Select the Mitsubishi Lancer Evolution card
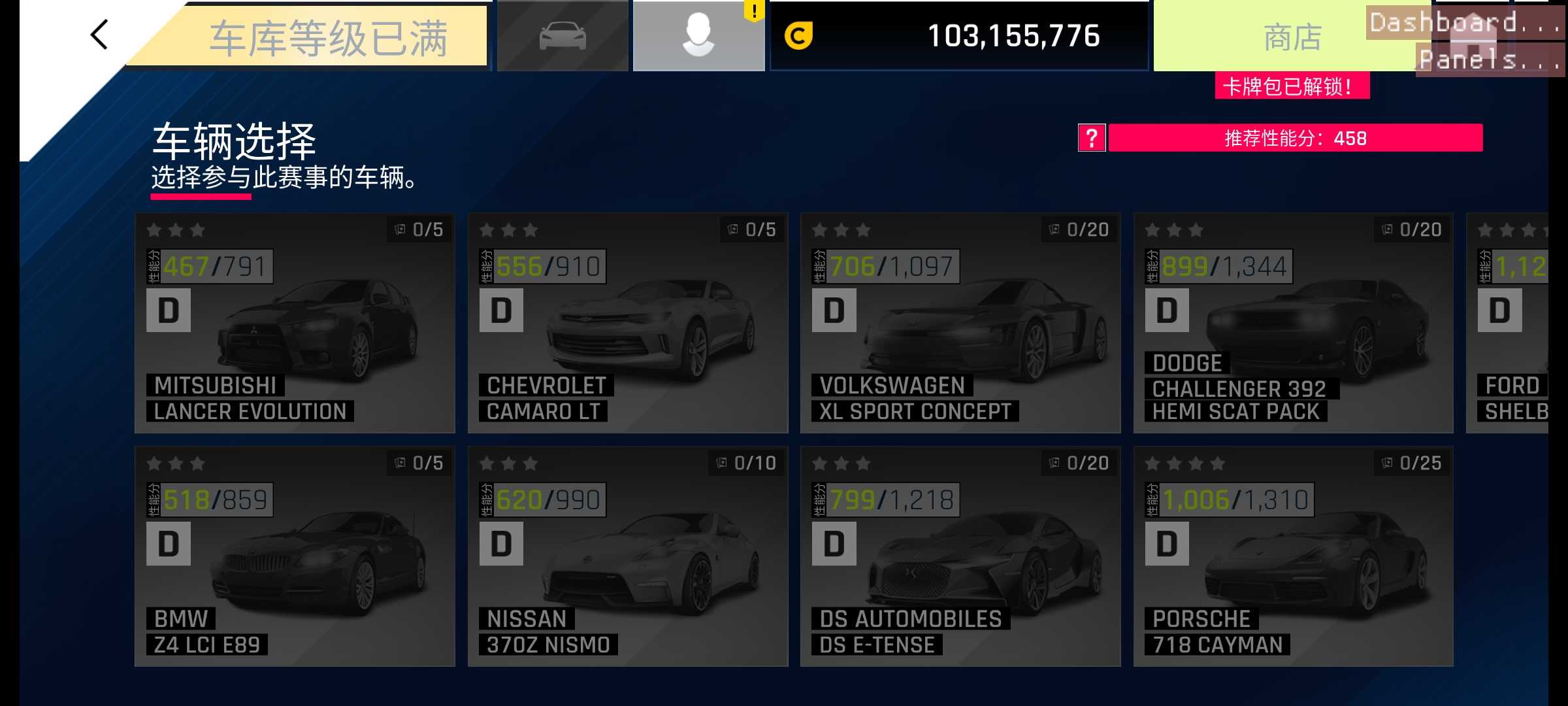The height and width of the screenshot is (706, 1568). (x=295, y=323)
